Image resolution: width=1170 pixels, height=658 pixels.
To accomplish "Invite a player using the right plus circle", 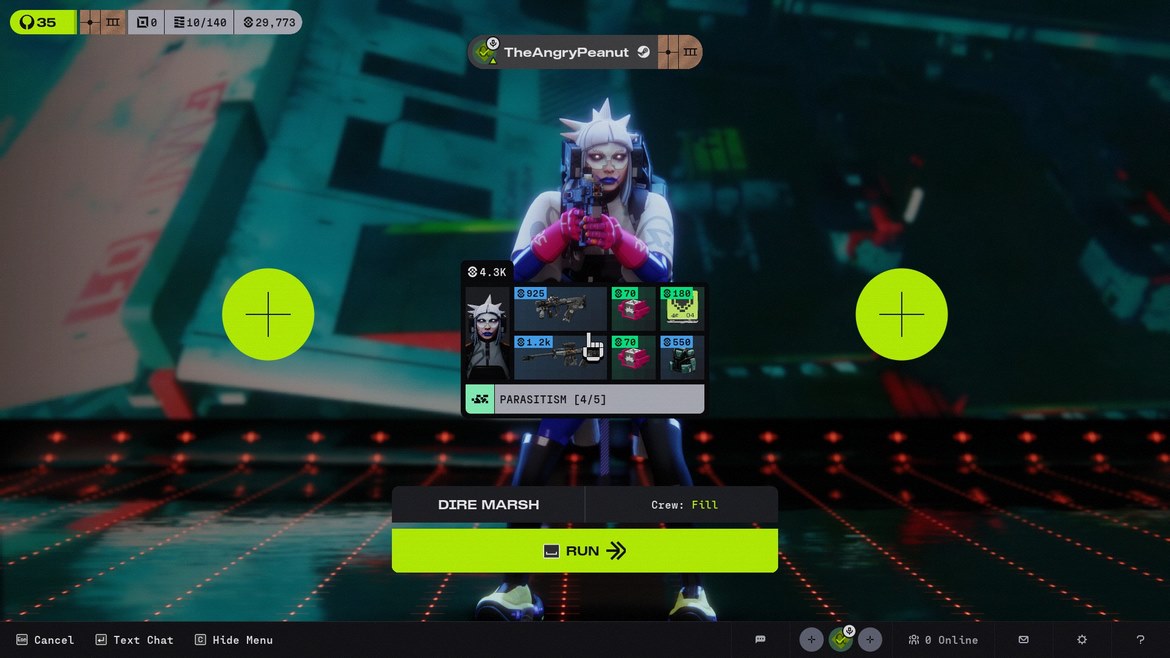I will pyautogui.click(x=901, y=315).
